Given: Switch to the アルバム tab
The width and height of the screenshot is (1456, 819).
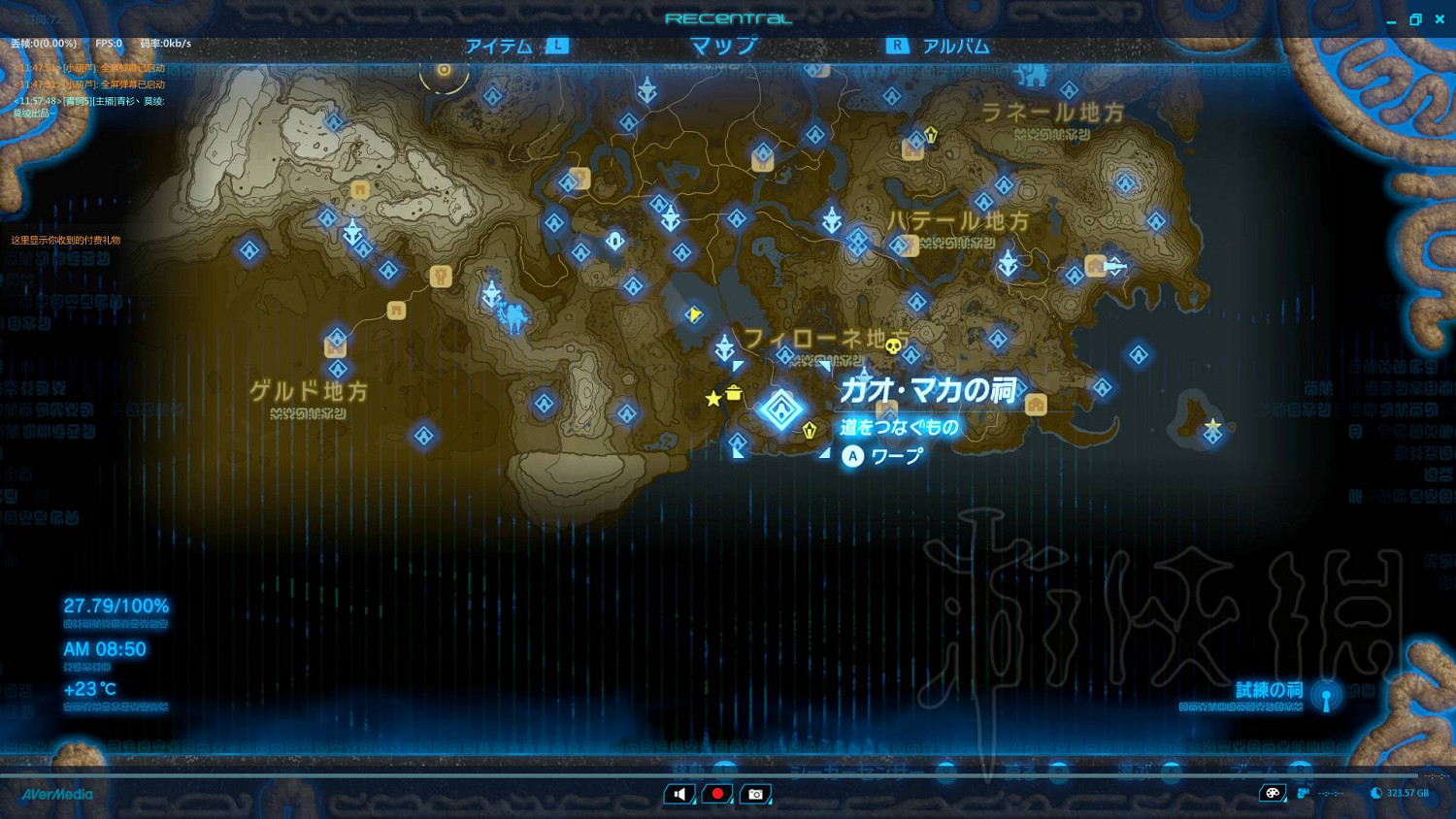Looking at the screenshot, I should (957, 45).
